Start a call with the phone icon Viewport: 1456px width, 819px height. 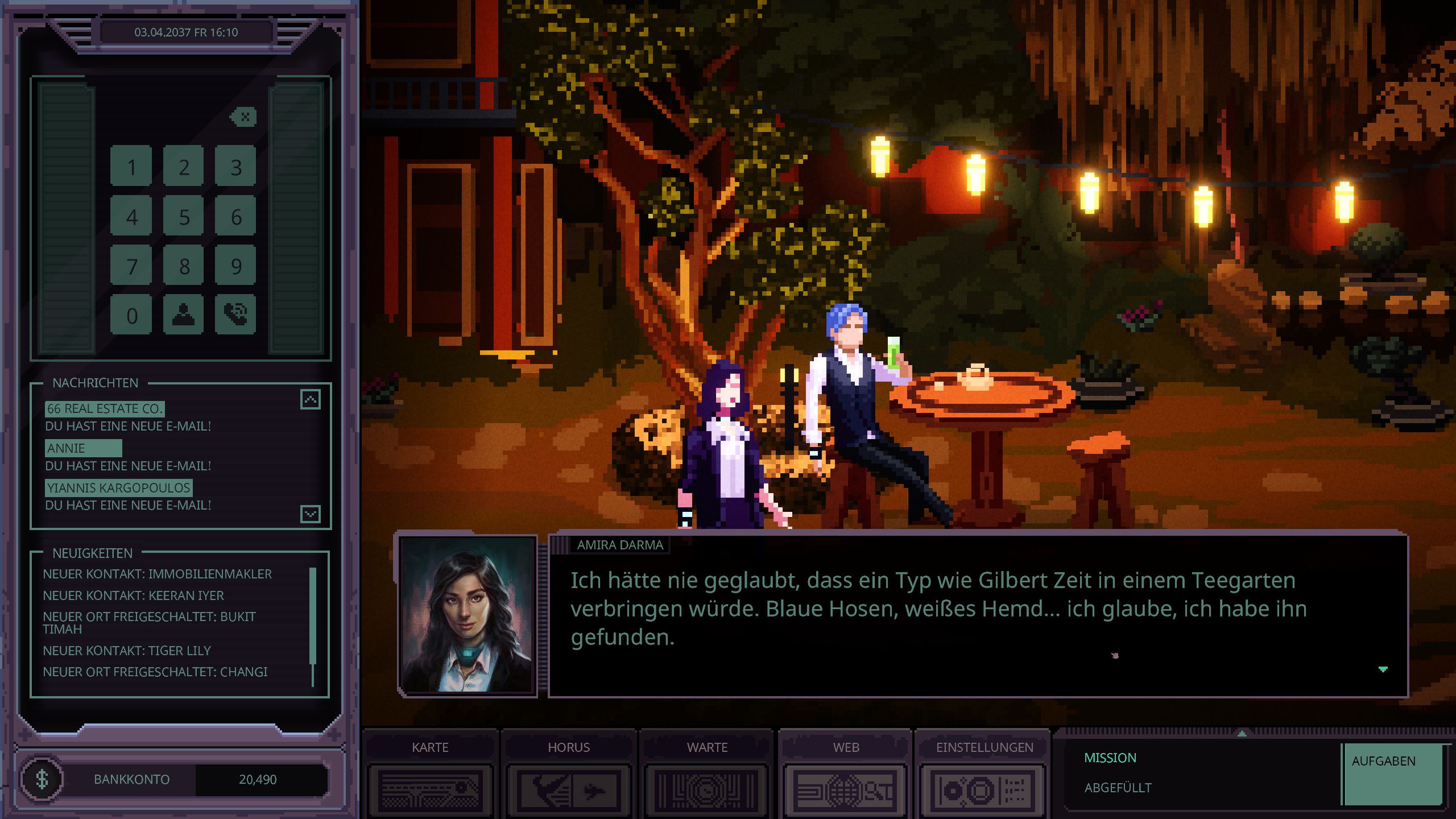[x=235, y=314]
